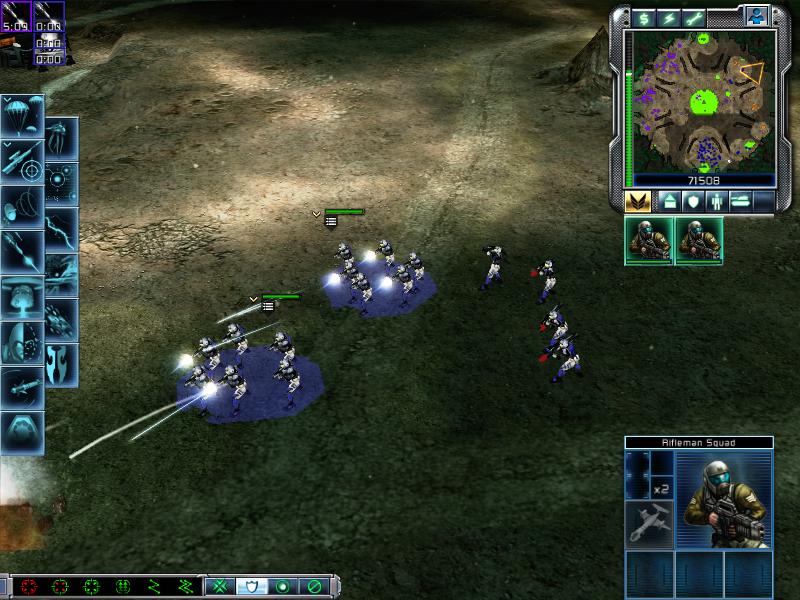Launch the mushroom cloud nuke power
The image size is (800, 600).
(x=21, y=297)
